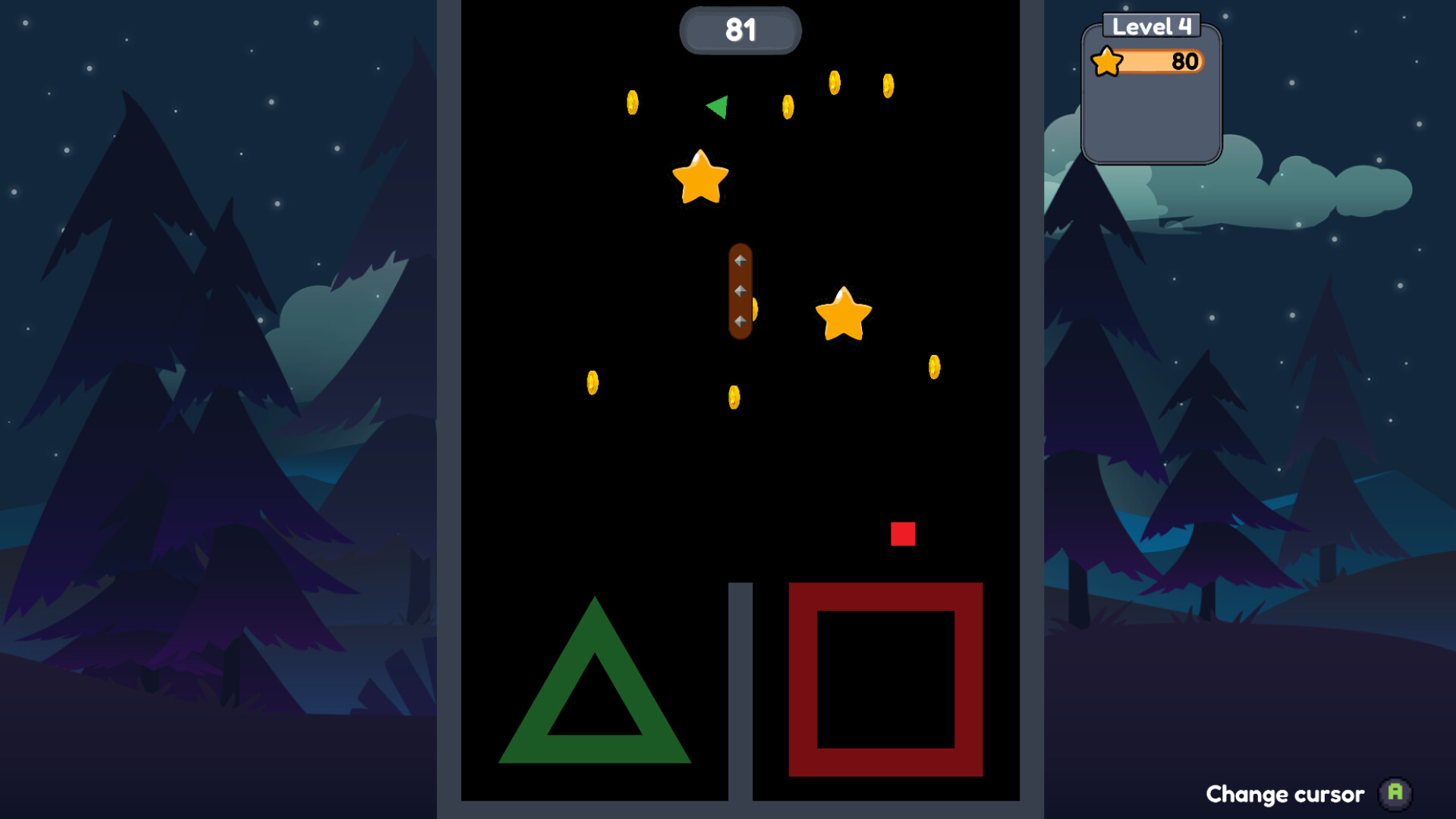Click the score counter showing 81

tap(741, 30)
